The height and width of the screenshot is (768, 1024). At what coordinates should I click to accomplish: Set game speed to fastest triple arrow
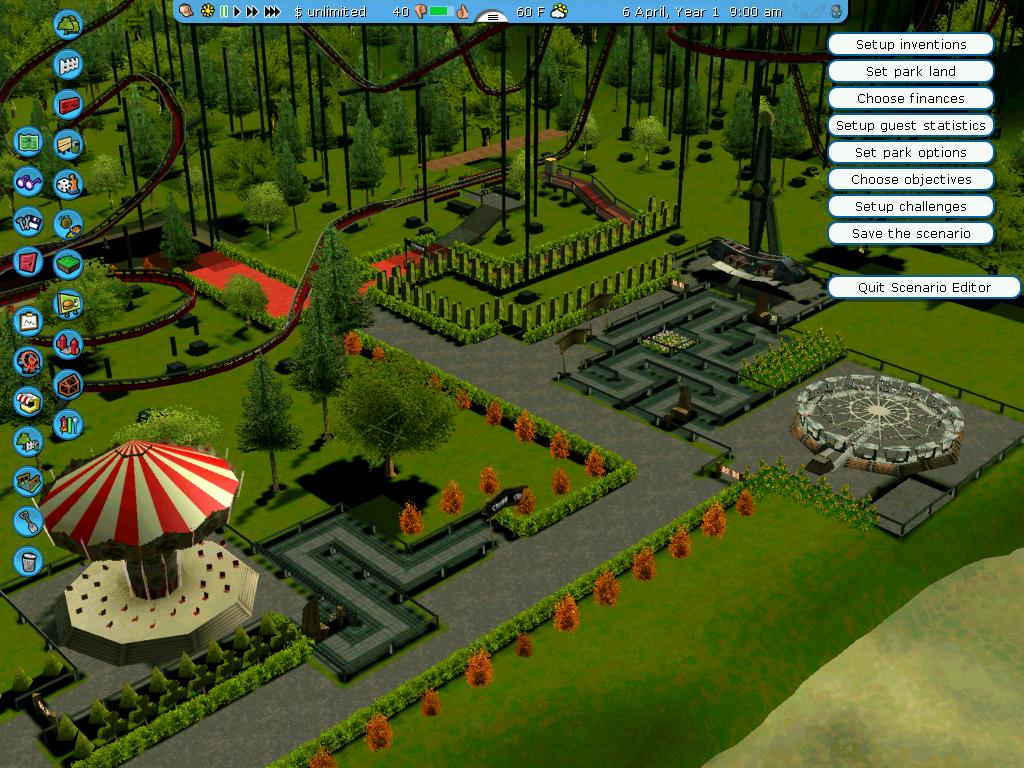tap(272, 12)
